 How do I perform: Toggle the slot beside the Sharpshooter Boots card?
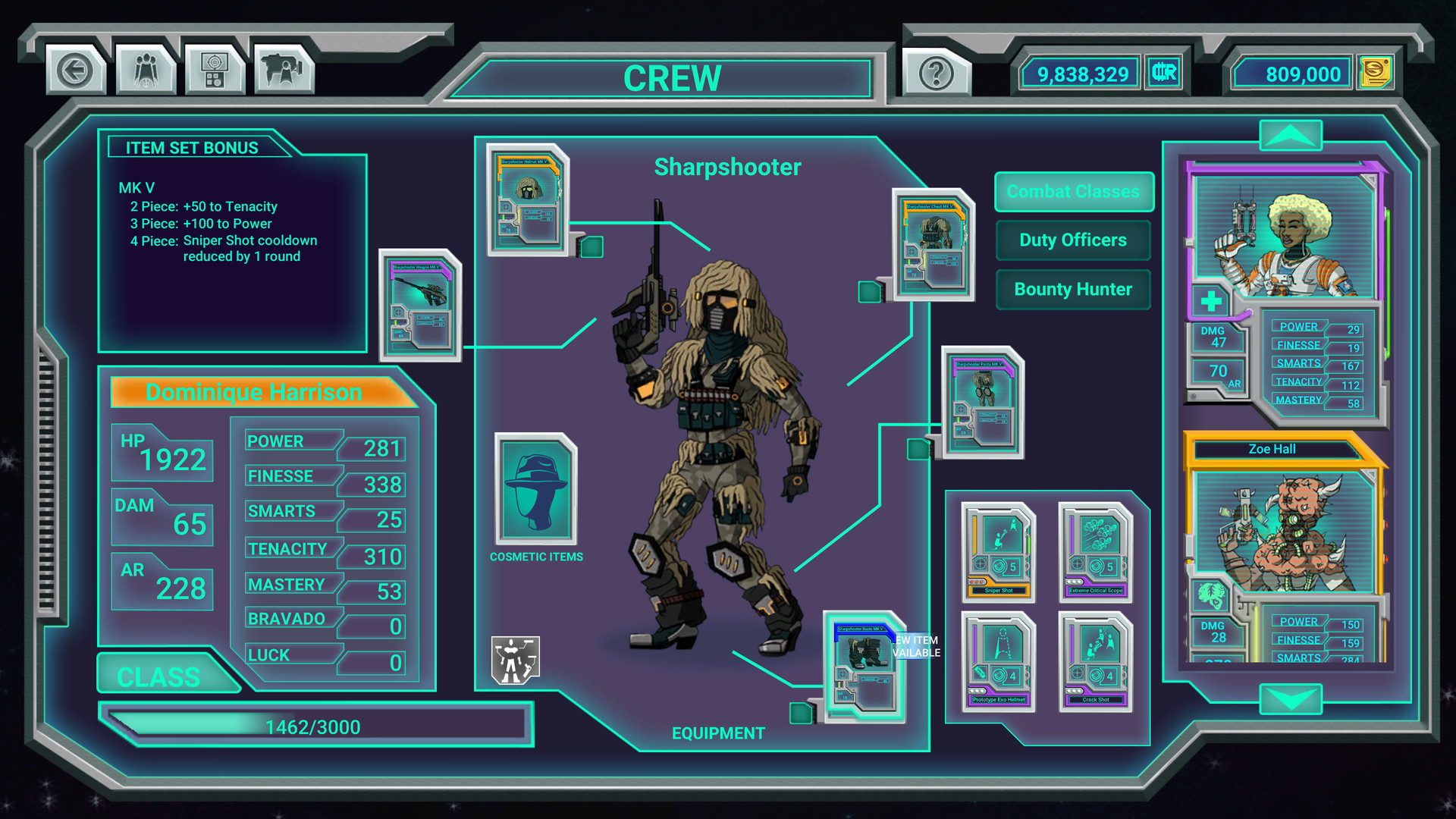click(x=802, y=712)
